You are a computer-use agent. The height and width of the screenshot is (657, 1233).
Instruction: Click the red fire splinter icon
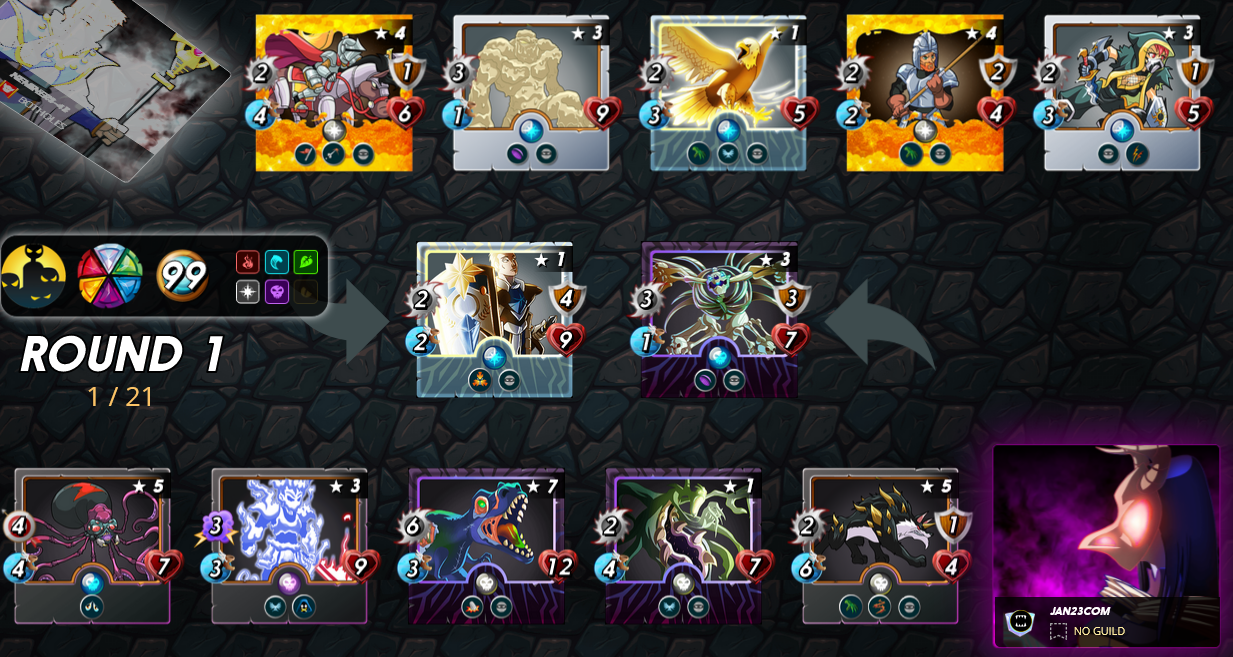(248, 262)
